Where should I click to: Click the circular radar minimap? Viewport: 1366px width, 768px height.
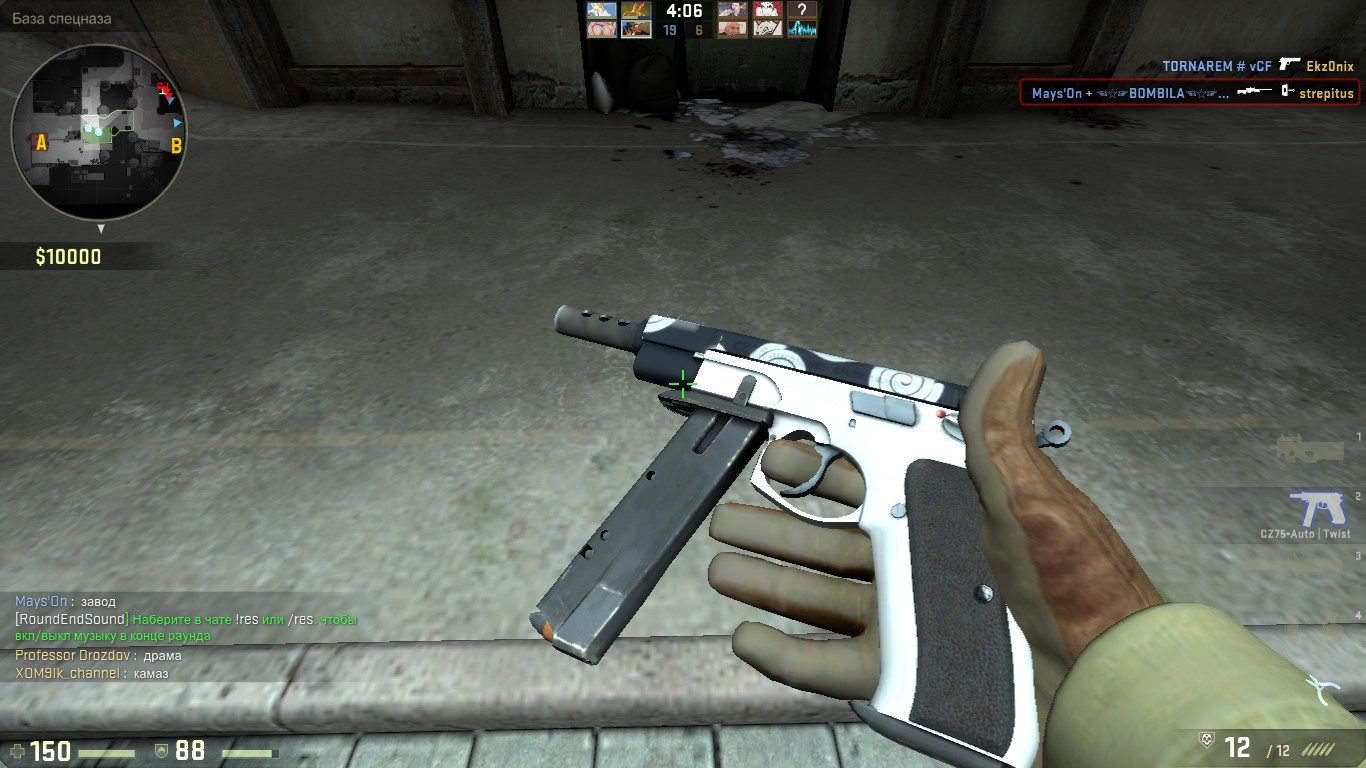[98, 131]
